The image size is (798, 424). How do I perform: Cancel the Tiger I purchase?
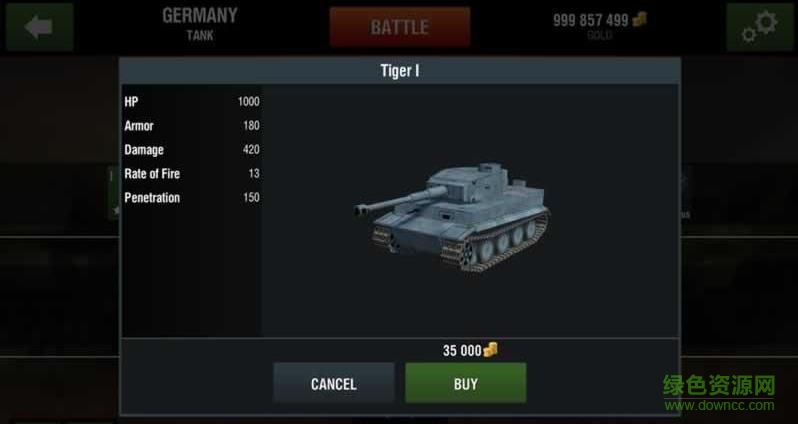[333, 384]
